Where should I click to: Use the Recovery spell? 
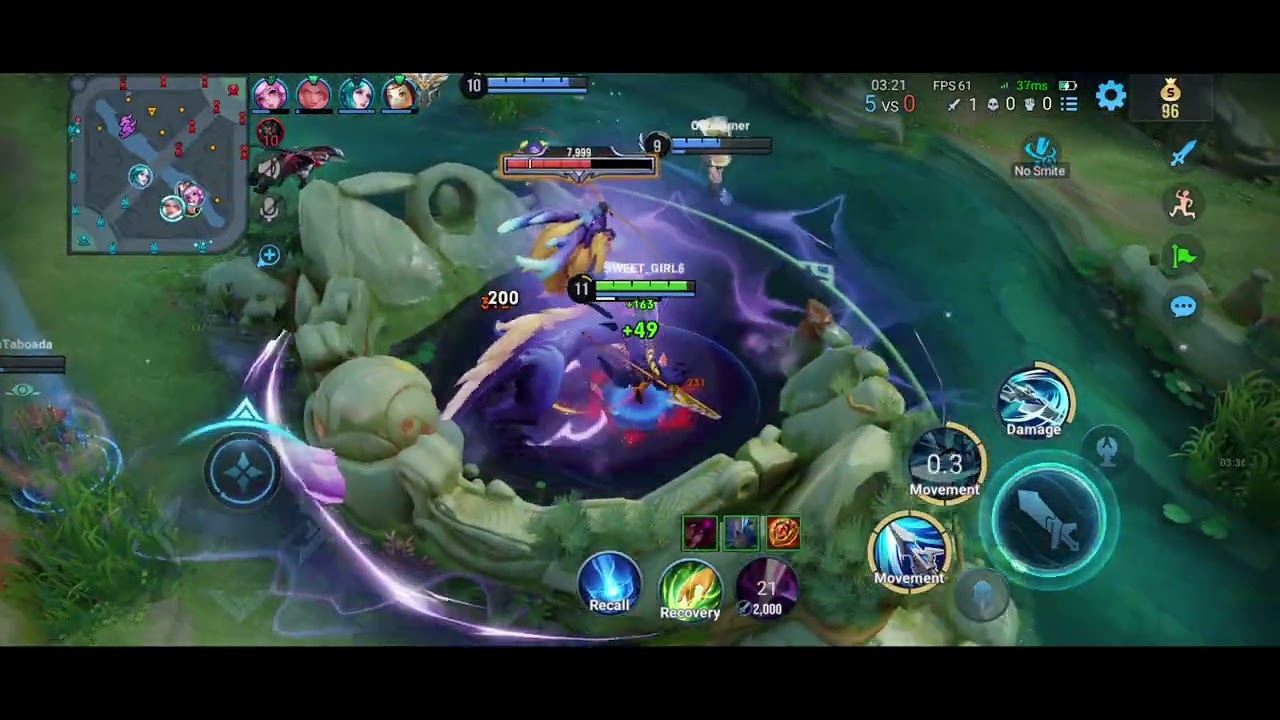pos(690,590)
